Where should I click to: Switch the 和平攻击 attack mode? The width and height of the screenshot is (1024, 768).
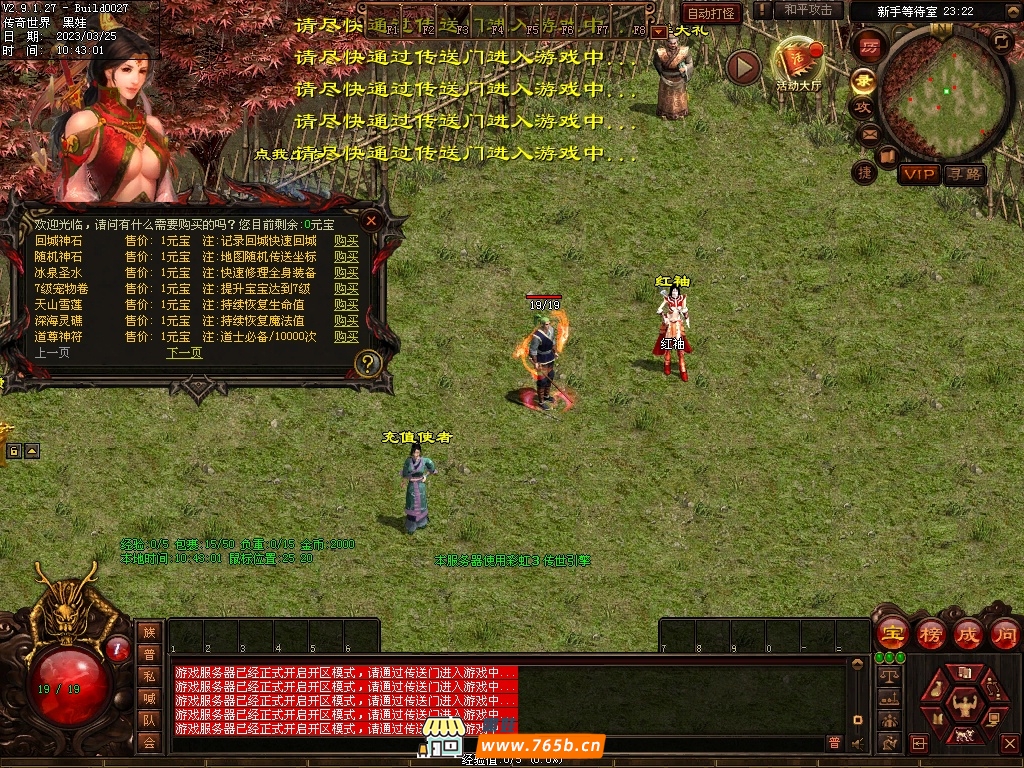(x=808, y=10)
